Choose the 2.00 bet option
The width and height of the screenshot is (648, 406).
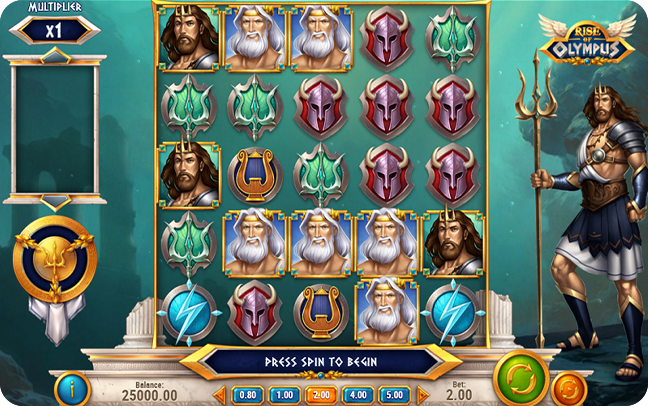click(321, 395)
